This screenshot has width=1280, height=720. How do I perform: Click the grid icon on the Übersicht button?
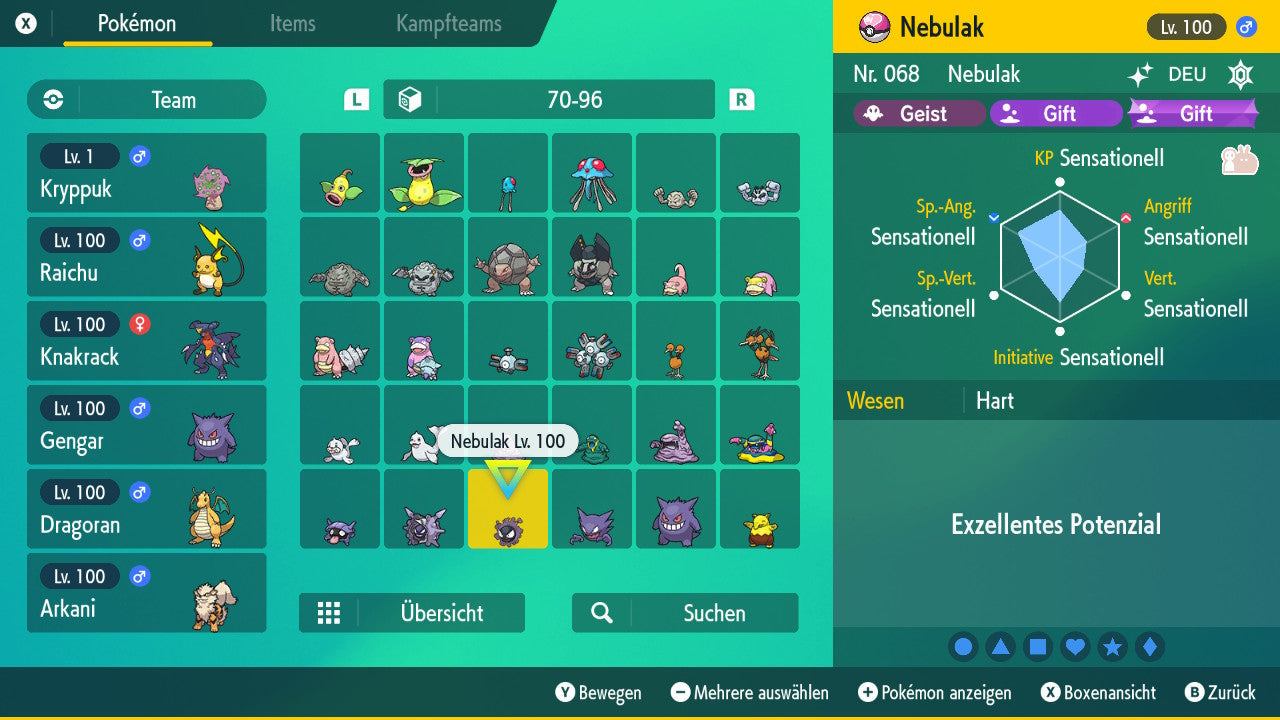(x=330, y=613)
